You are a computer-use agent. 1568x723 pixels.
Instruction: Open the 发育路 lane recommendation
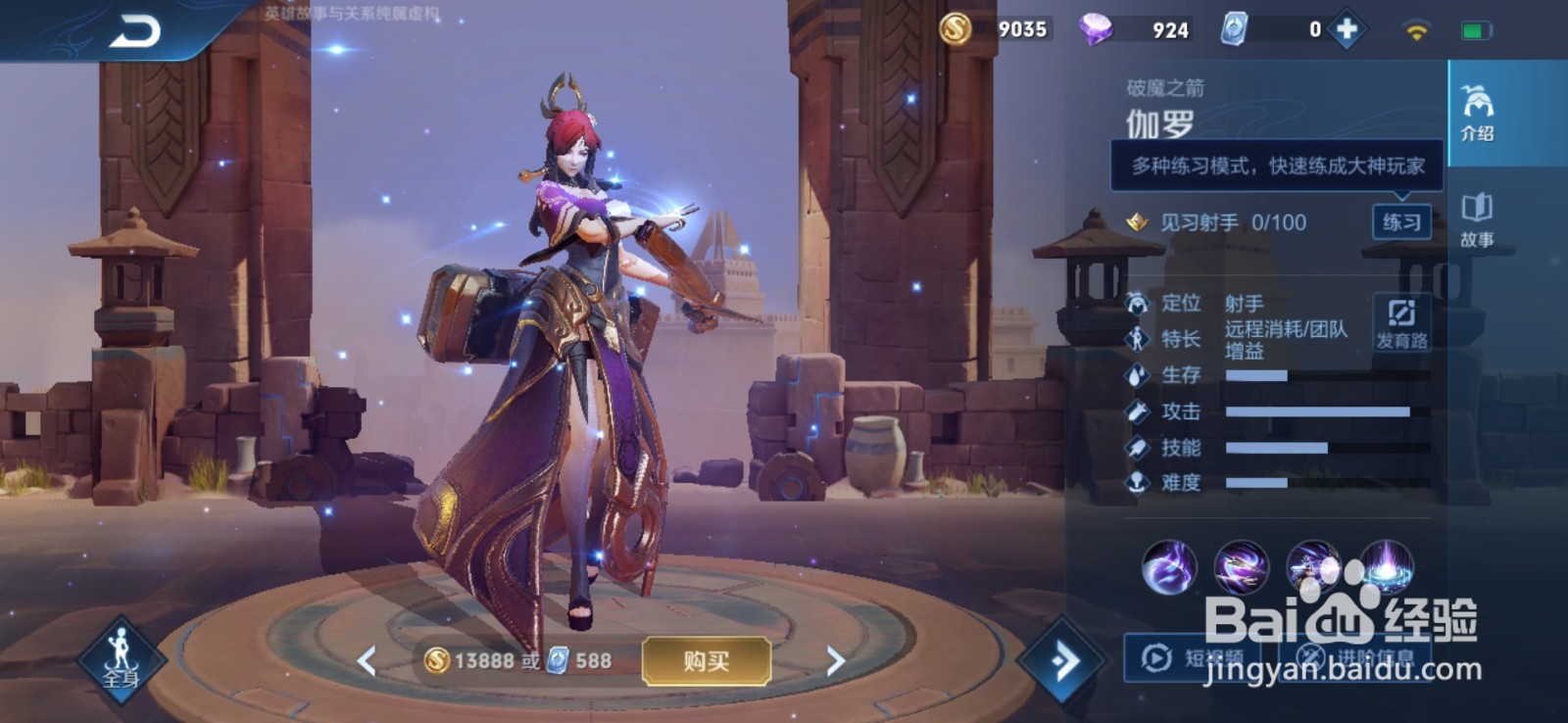[1401, 323]
